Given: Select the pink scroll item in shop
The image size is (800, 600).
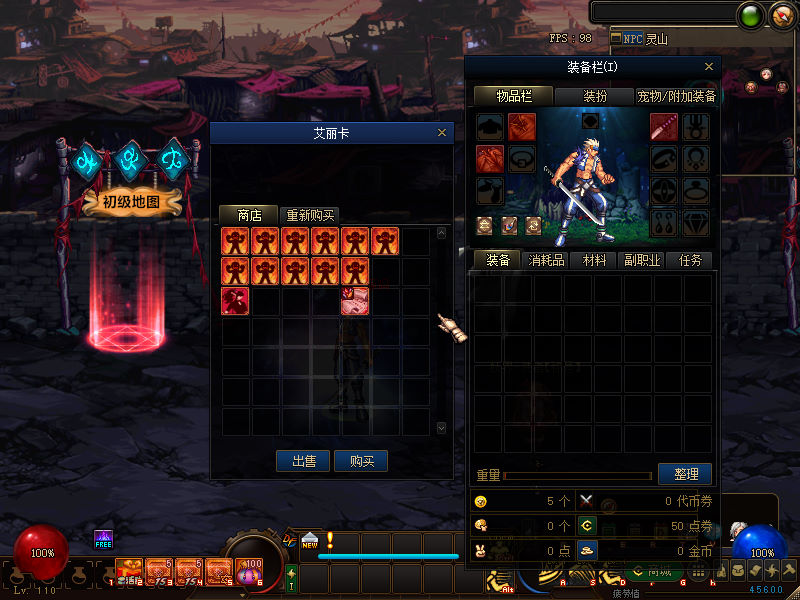Looking at the screenshot, I should point(355,300).
